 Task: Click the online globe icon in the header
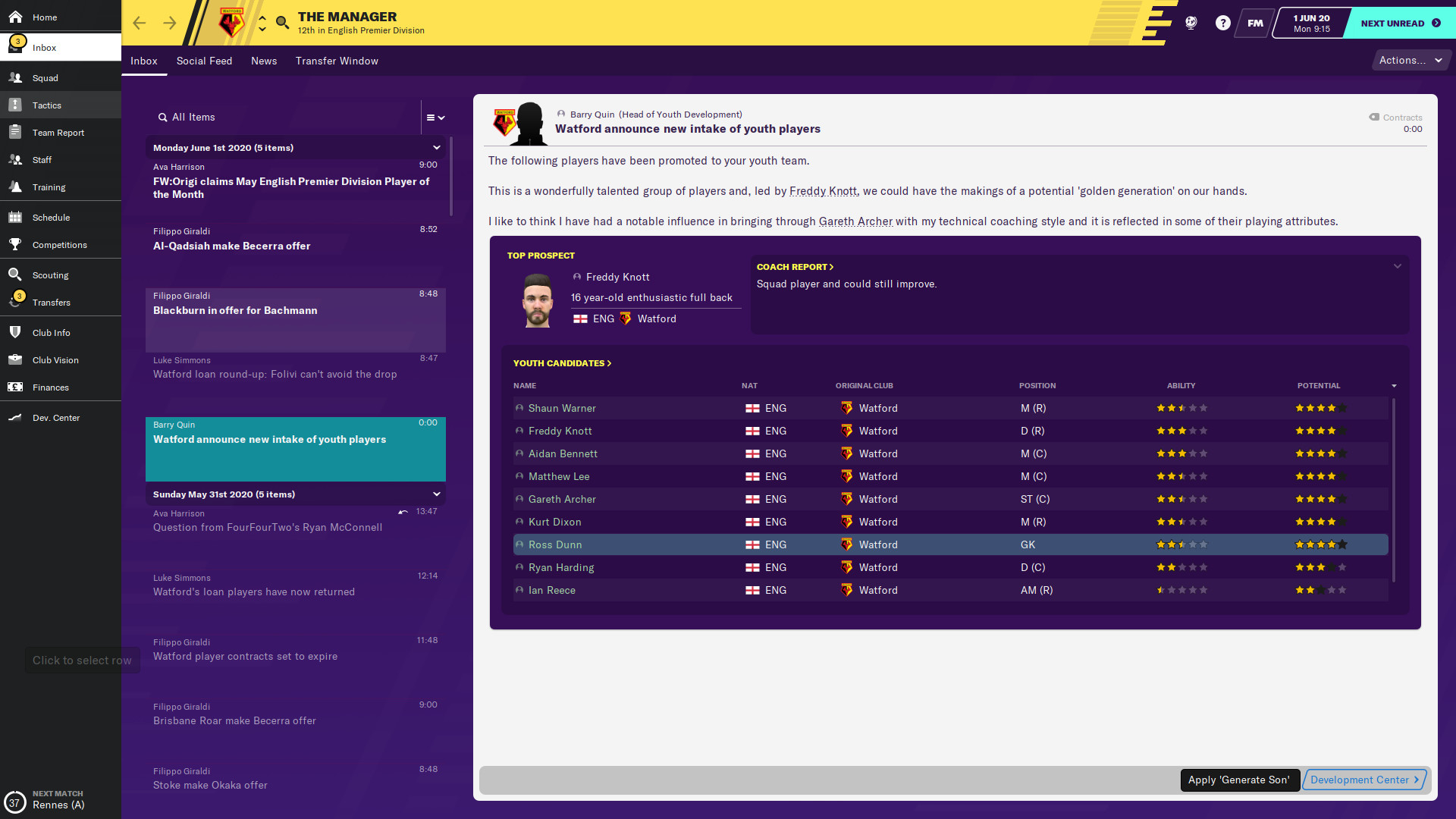click(1190, 23)
